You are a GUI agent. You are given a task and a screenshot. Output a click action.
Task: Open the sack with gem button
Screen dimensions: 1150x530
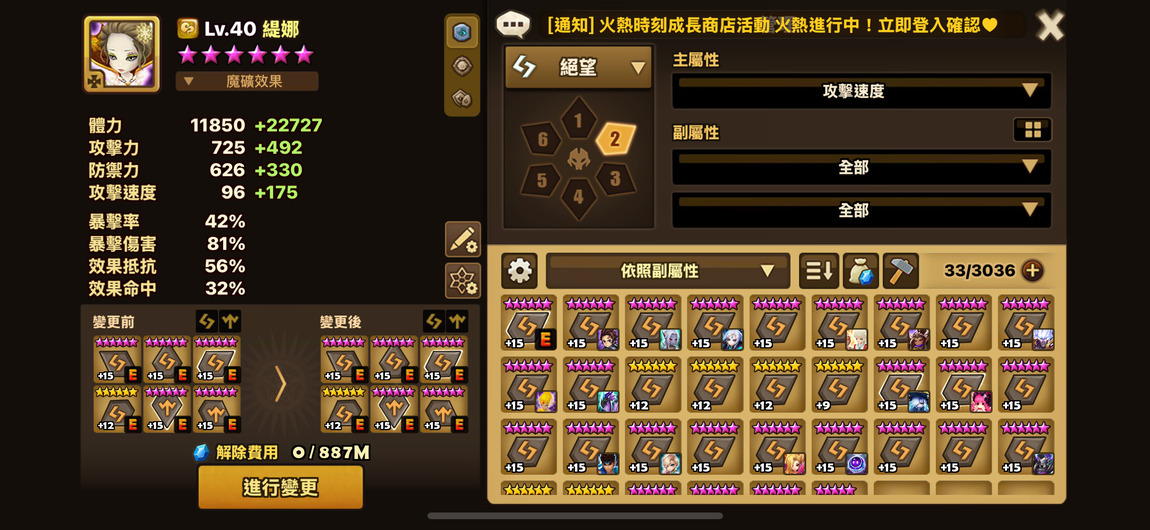pyautogui.click(x=860, y=271)
